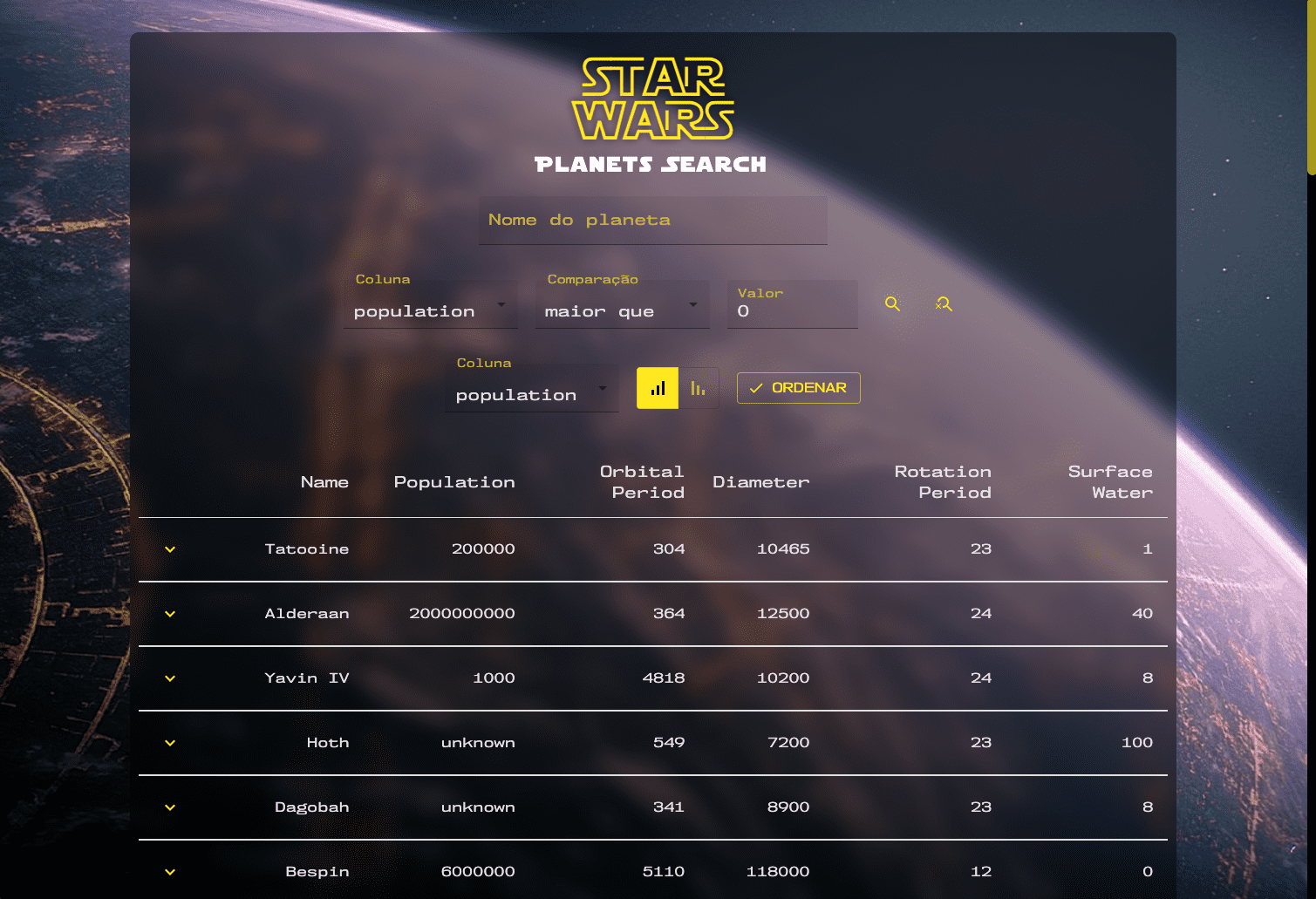Select the ascending sort bars icon
Screen dimensions: 1316x899
tap(657, 388)
